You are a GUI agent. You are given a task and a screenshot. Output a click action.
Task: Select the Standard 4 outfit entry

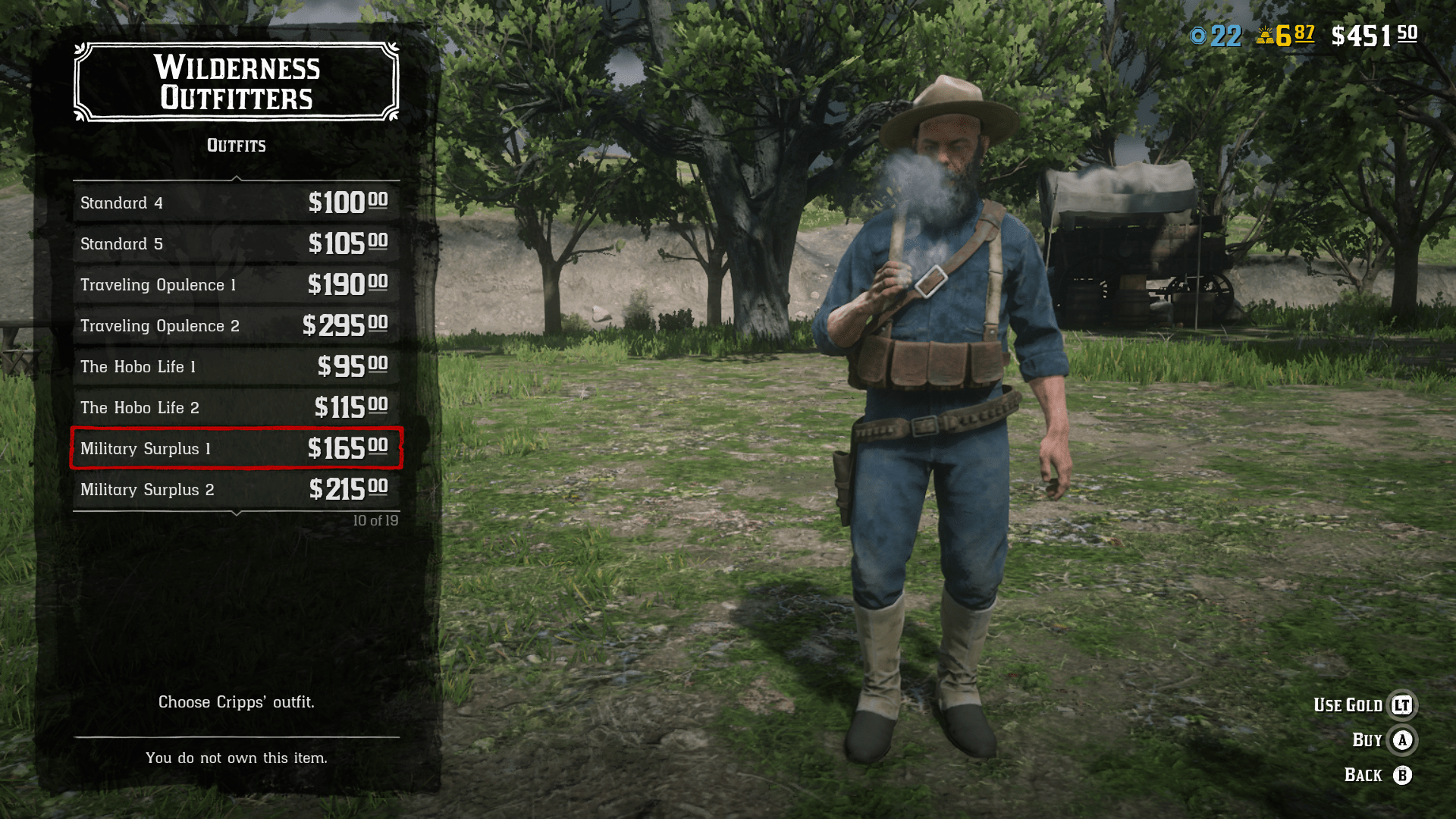point(236,202)
